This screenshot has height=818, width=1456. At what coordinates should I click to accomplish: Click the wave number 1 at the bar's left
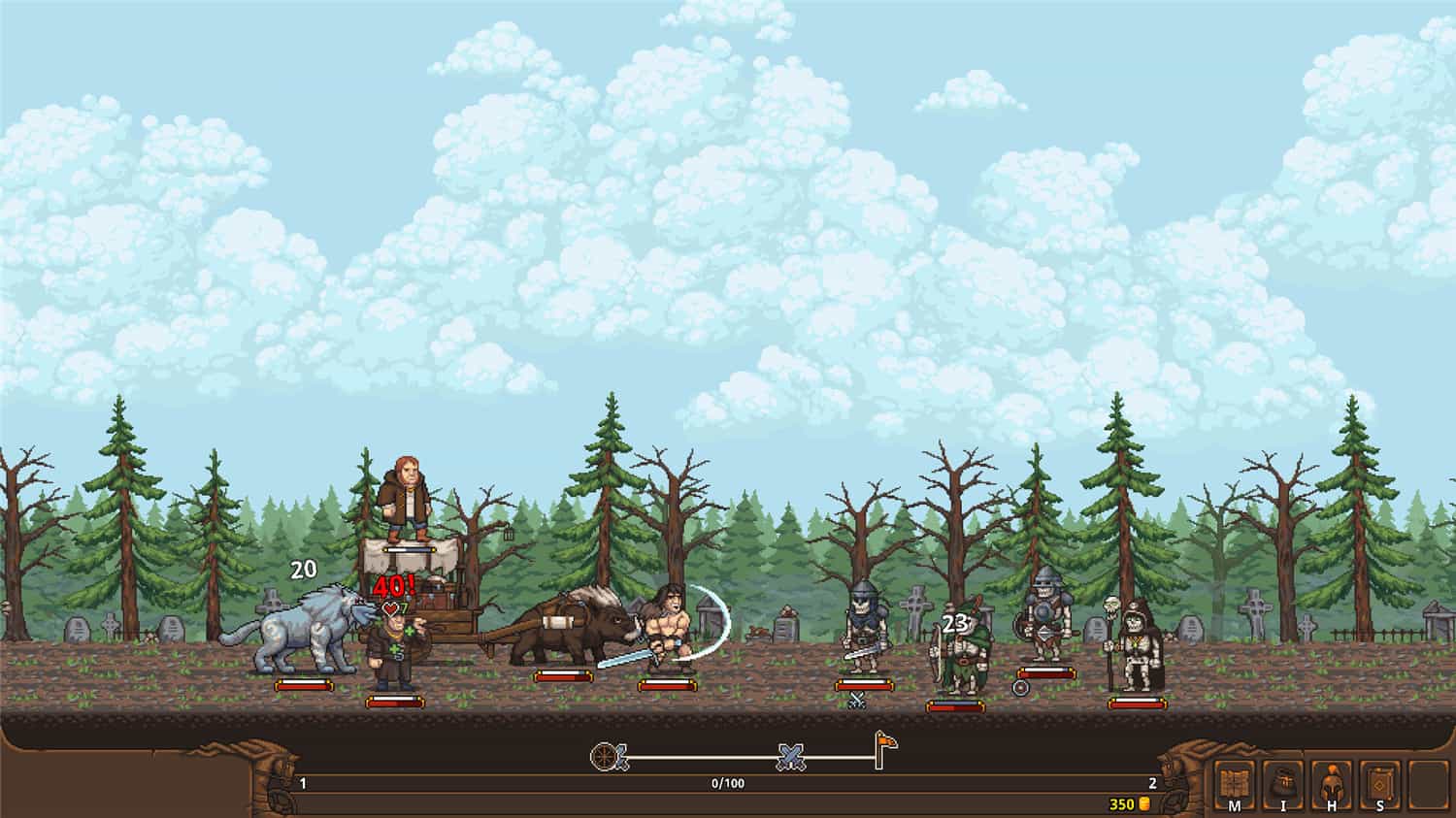coord(304,781)
